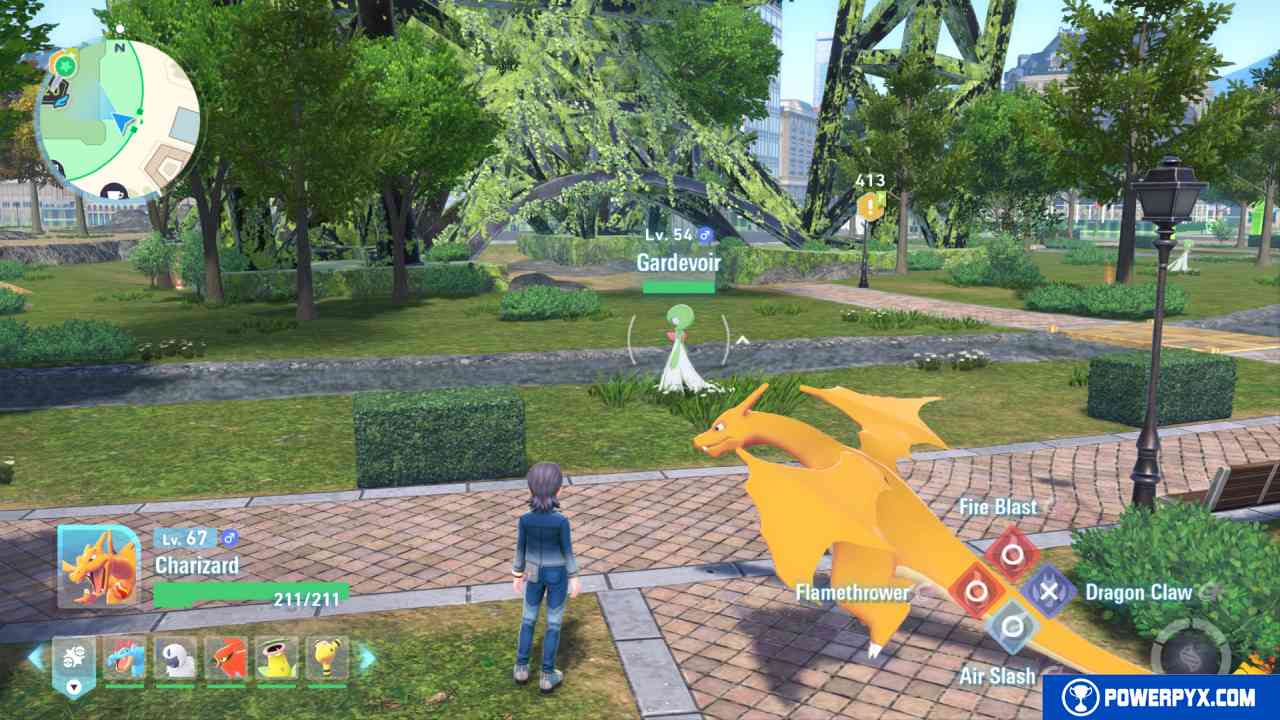Click the party bar's right arrow
Viewport: 1280px width, 720px height.
(367, 657)
